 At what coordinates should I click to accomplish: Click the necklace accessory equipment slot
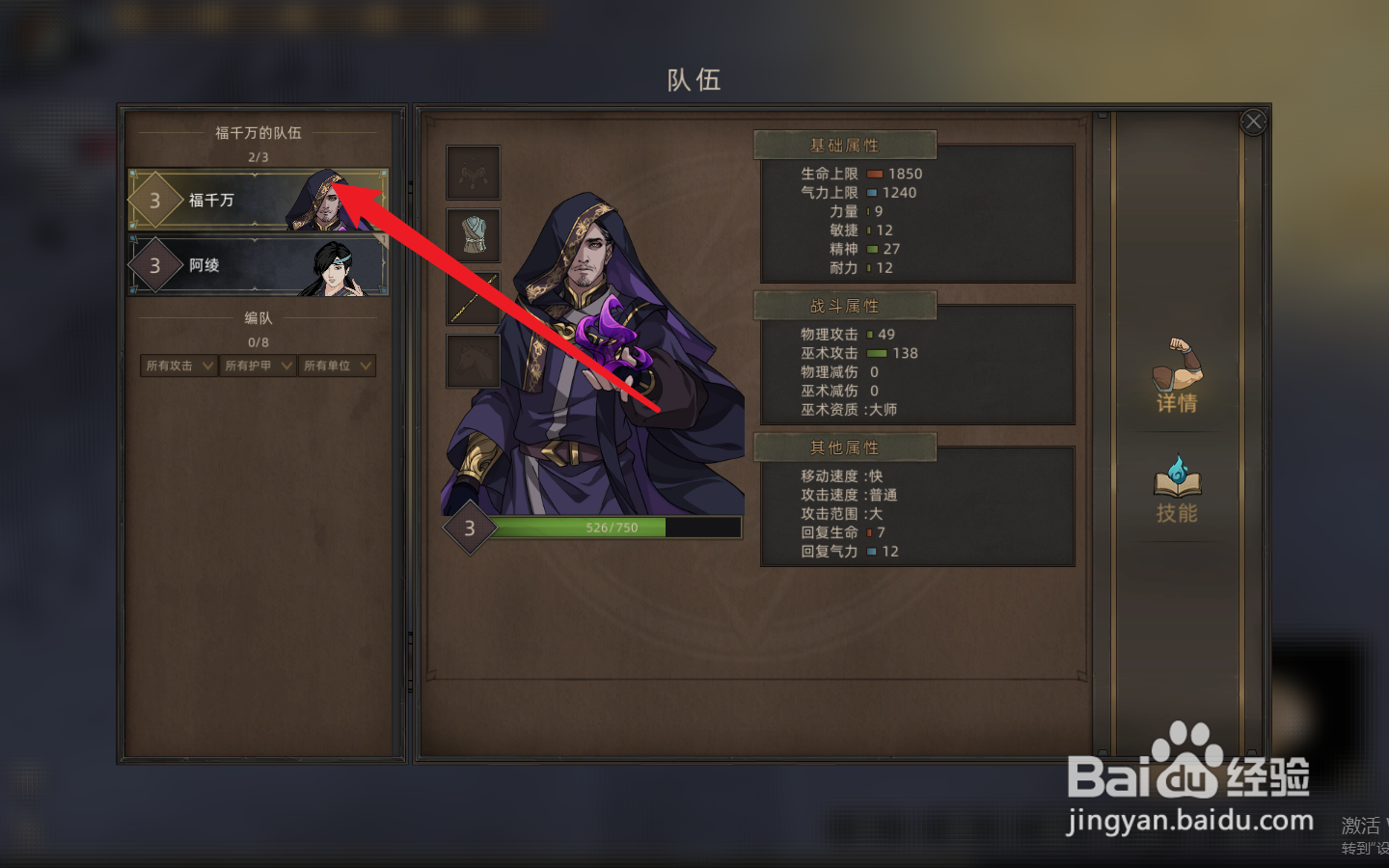pos(473,171)
